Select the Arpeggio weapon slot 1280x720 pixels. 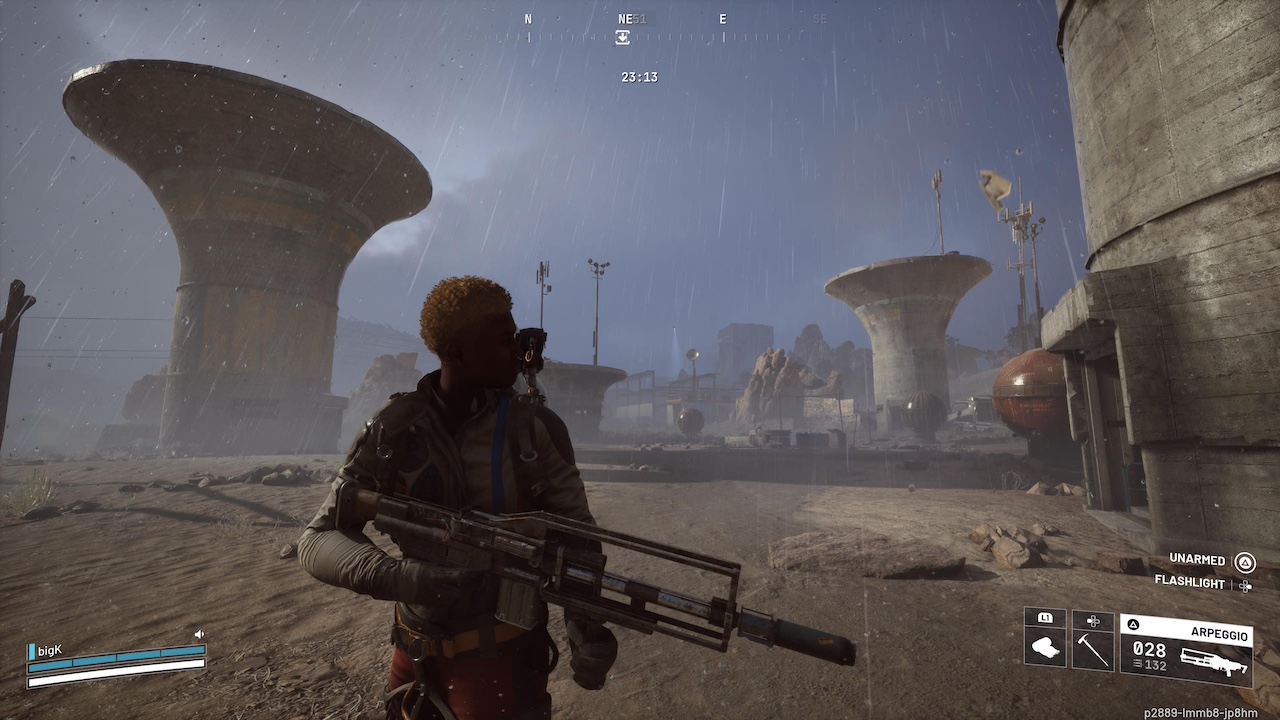coord(1185,648)
